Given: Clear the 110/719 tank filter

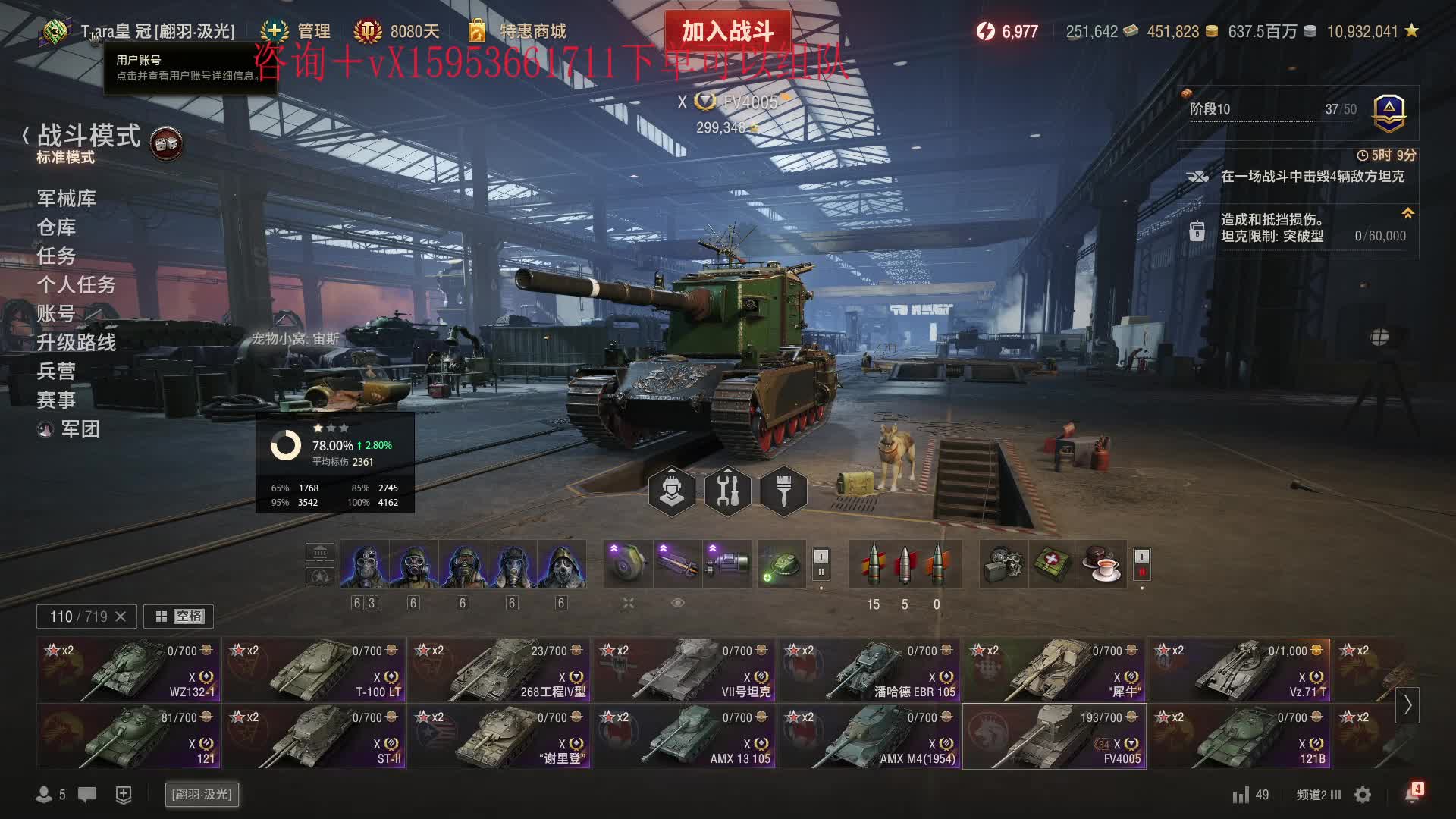Looking at the screenshot, I should [121, 617].
